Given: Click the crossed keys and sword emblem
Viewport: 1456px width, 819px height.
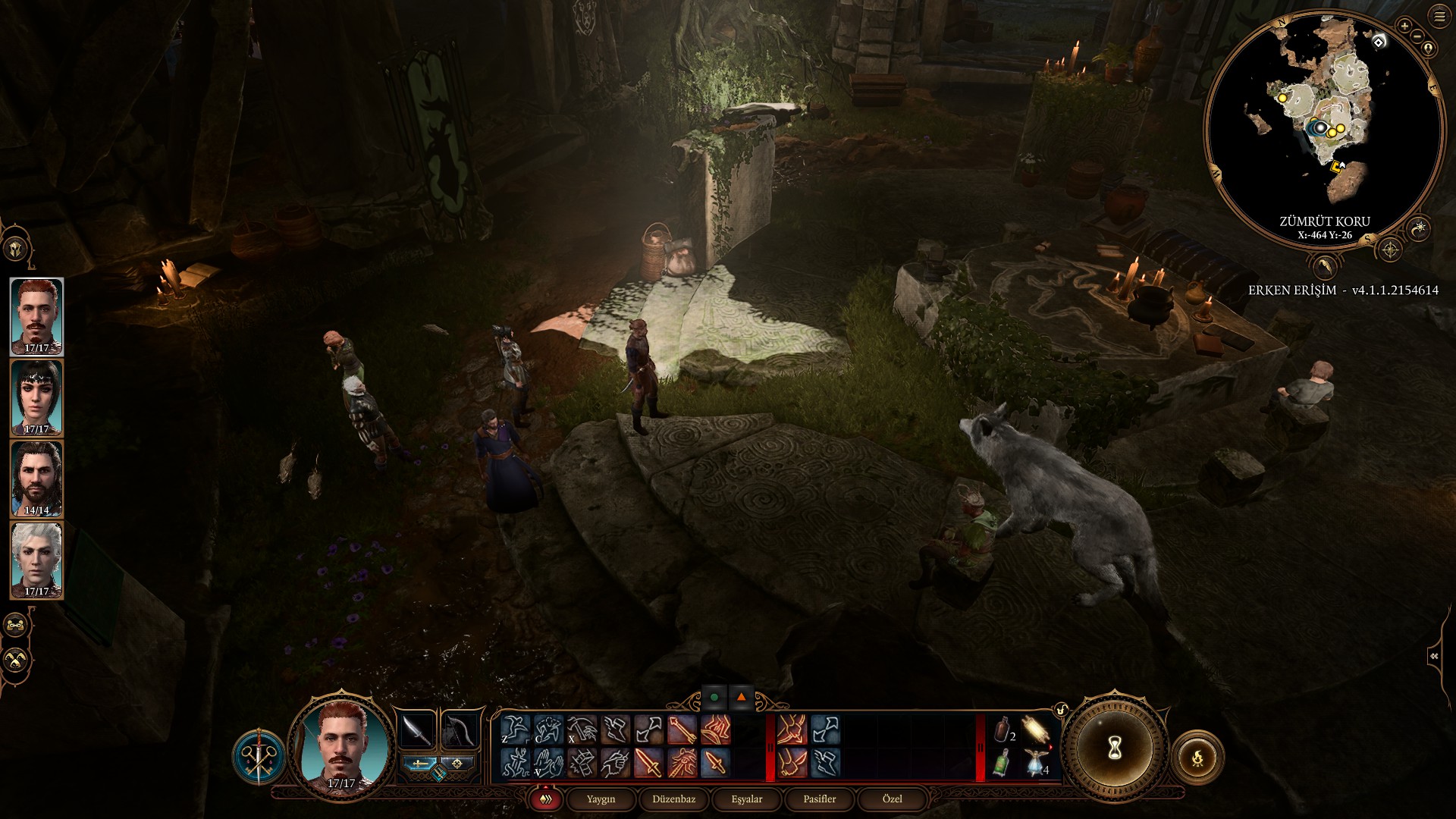Looking at the screenshot, I should tap(259, 755).
